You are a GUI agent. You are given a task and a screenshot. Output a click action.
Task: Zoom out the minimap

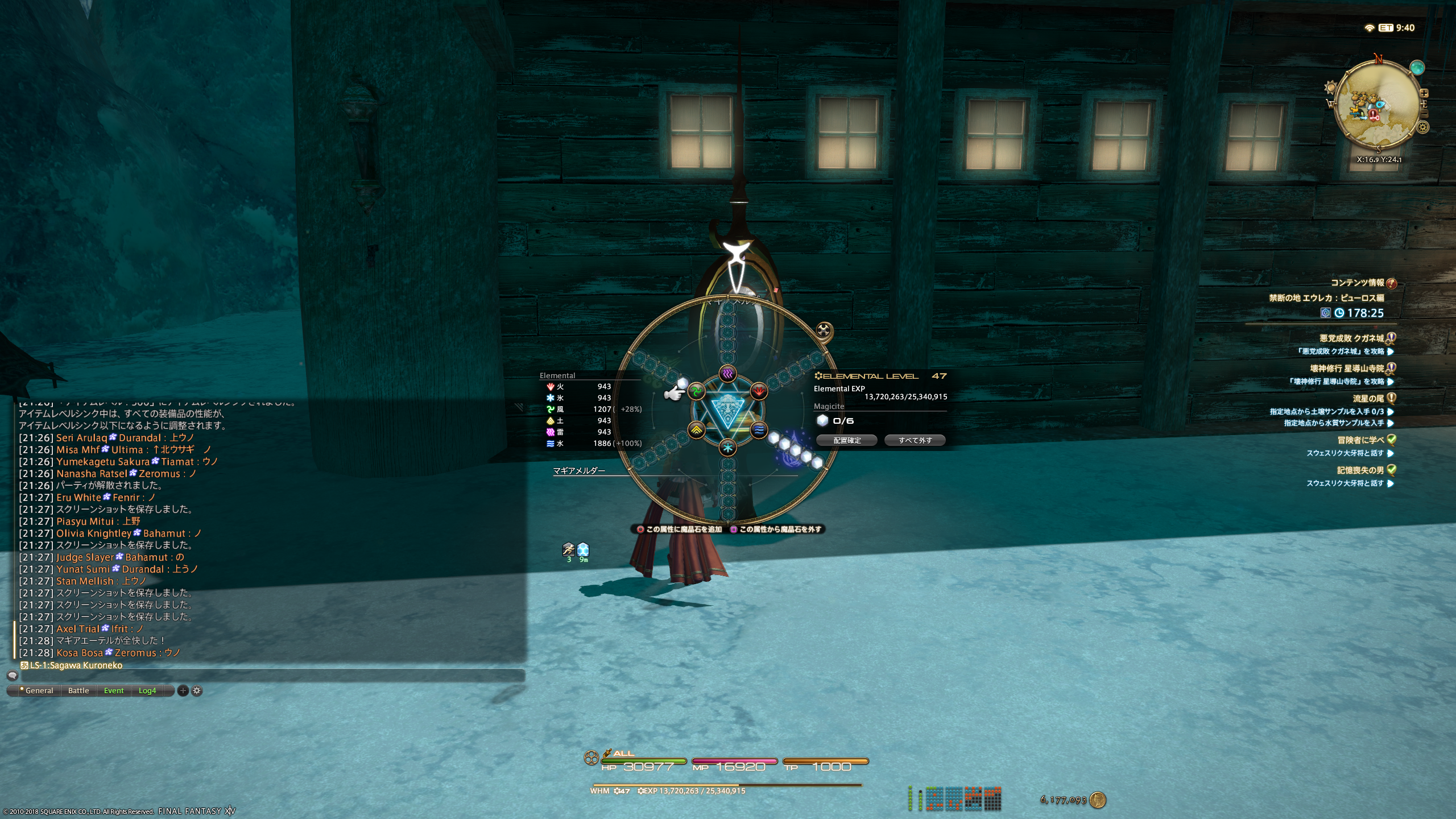tap(1424, 114)
